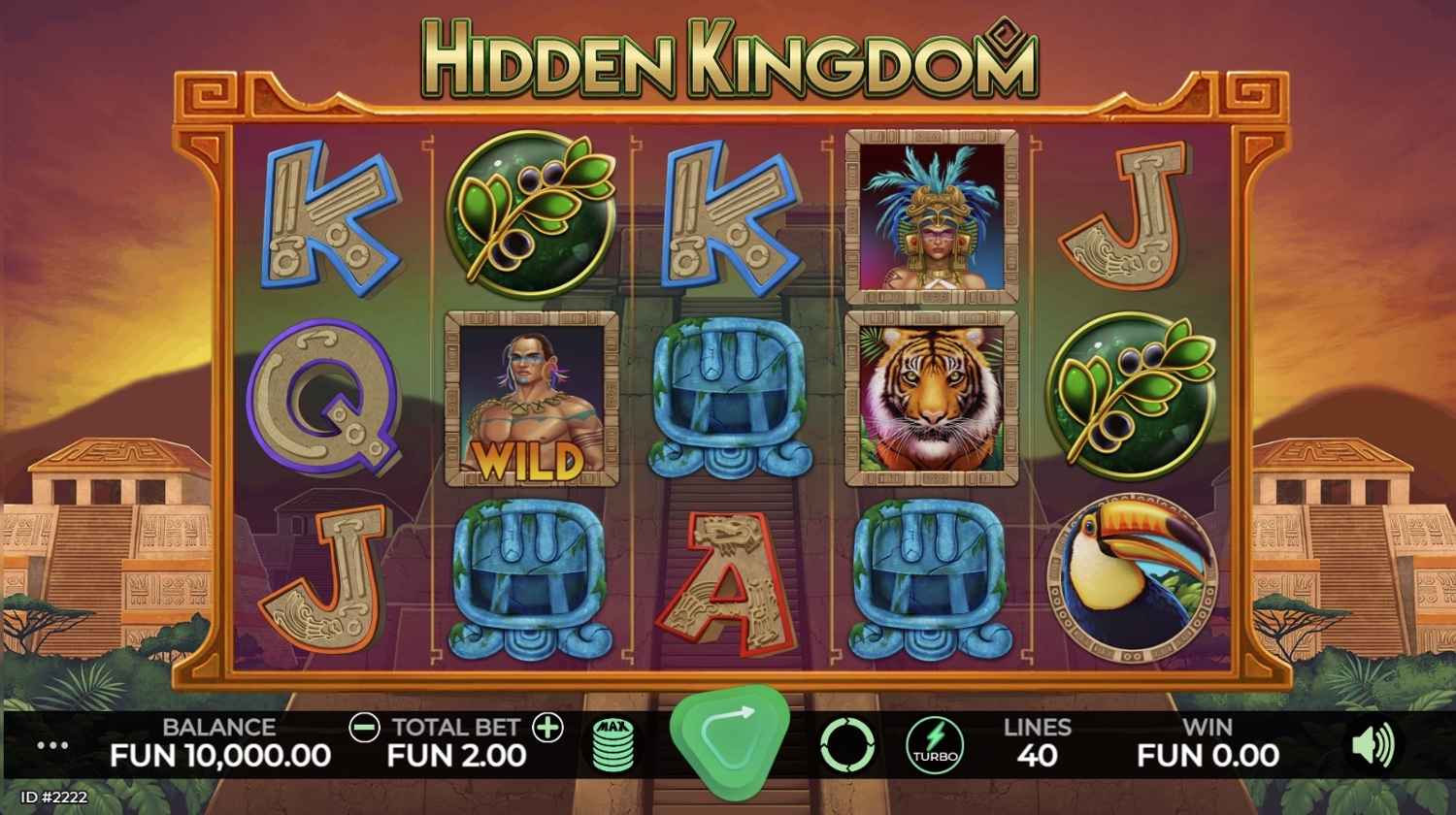Open the three-dot options menu
Image resolution: width=1456 pixels, height=815 pixels.
[x=52, y=745]
